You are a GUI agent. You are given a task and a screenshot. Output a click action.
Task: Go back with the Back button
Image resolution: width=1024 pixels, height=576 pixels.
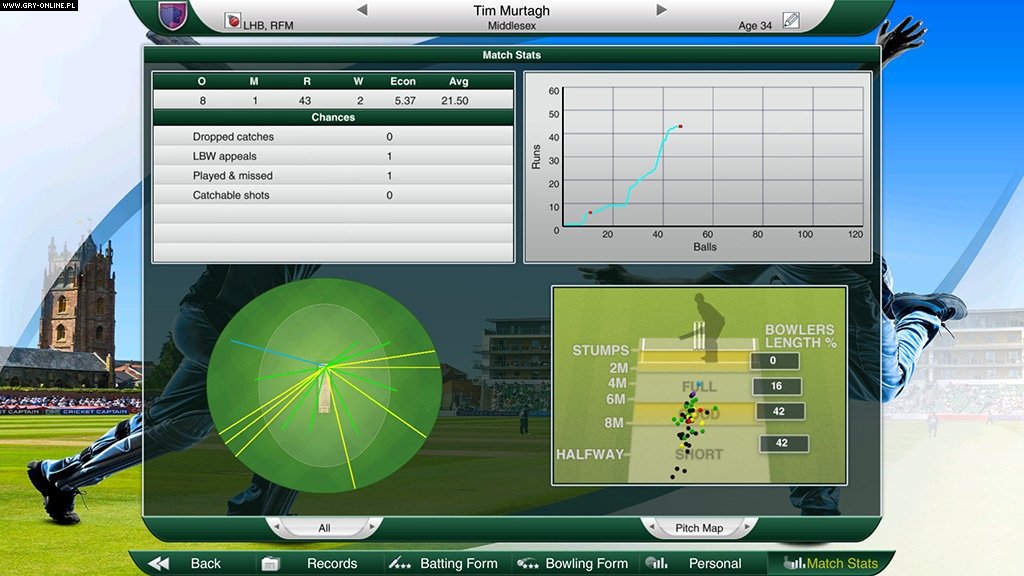pyautogui.click(x=186, y=563)
